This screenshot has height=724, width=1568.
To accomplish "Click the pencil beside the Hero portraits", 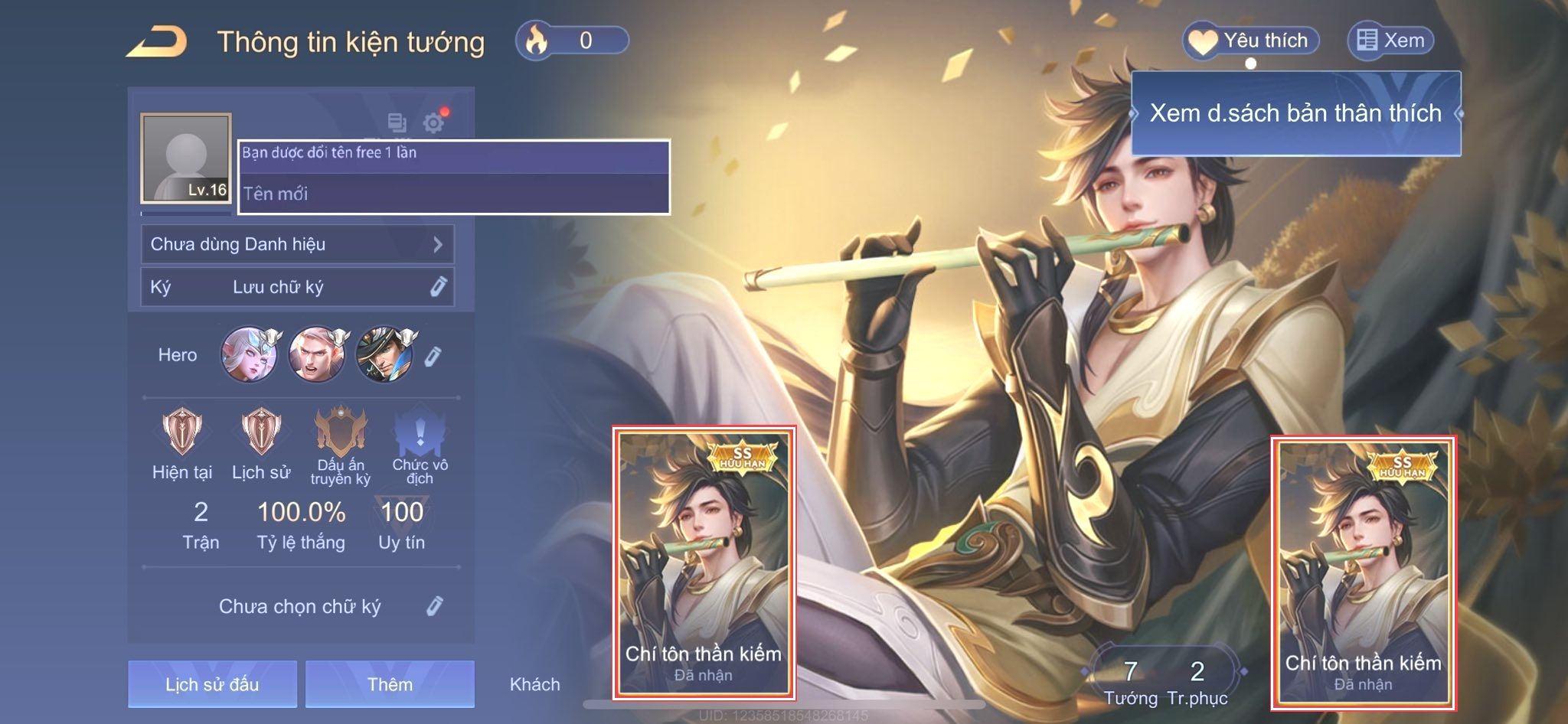I will coord(433,356).
